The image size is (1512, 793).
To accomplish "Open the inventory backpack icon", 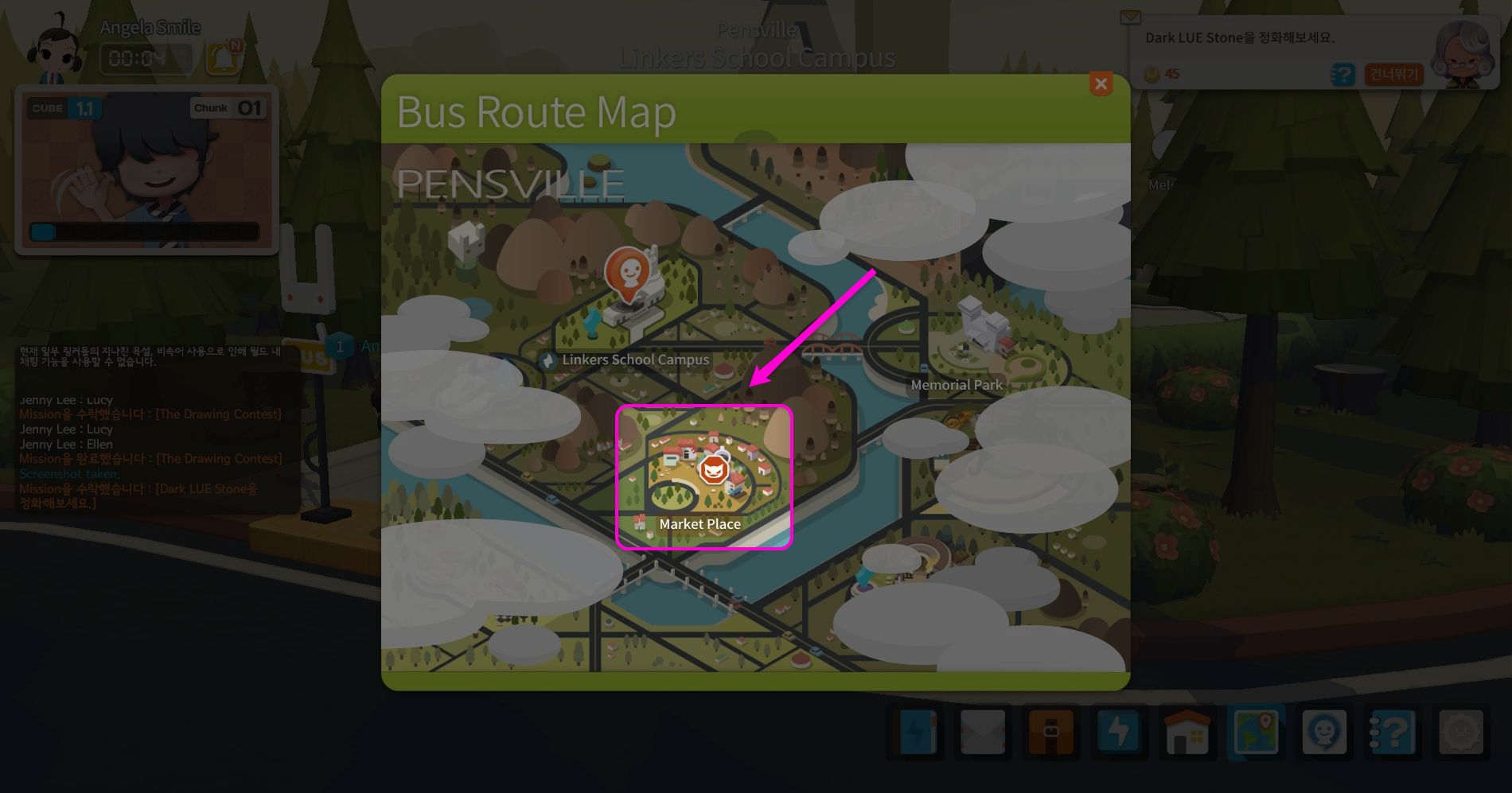I will point(1052,733).
